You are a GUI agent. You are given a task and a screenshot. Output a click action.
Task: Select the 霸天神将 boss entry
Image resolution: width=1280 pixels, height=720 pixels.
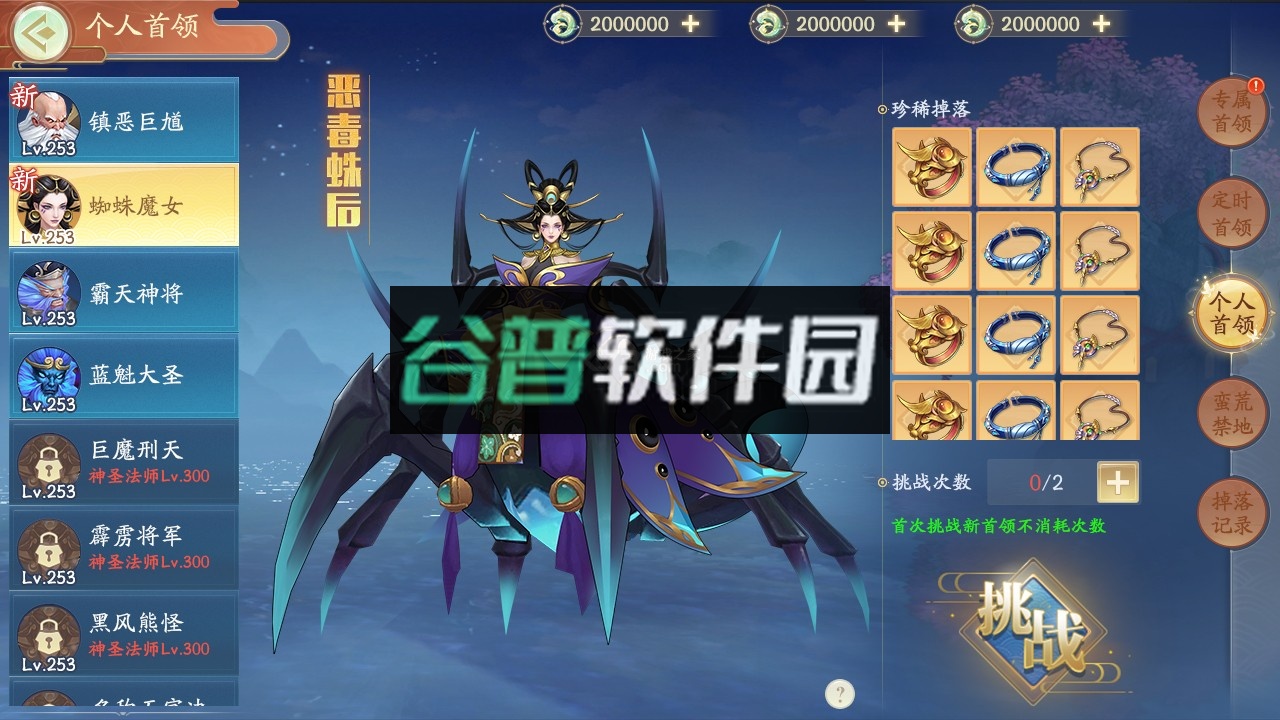123,288
